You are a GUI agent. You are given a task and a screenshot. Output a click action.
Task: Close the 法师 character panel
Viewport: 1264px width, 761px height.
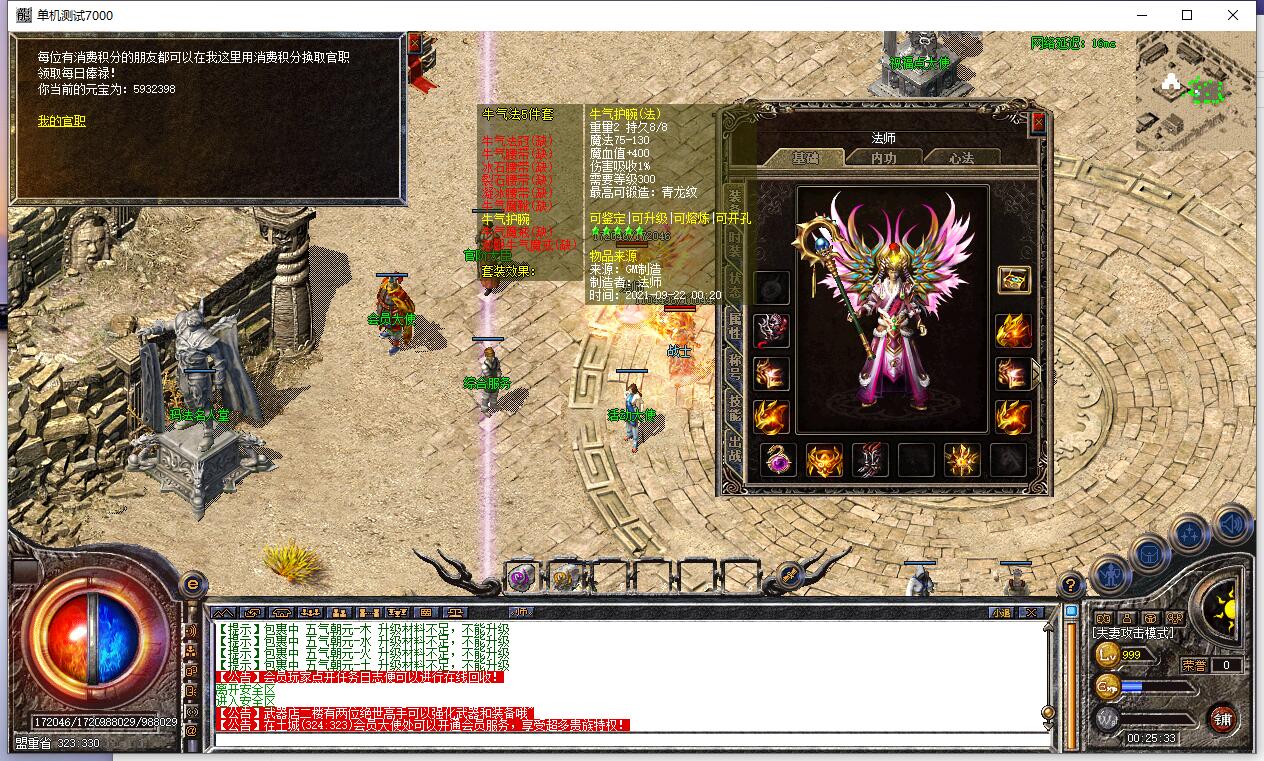pyautogui.click(x=1038, y=122)
